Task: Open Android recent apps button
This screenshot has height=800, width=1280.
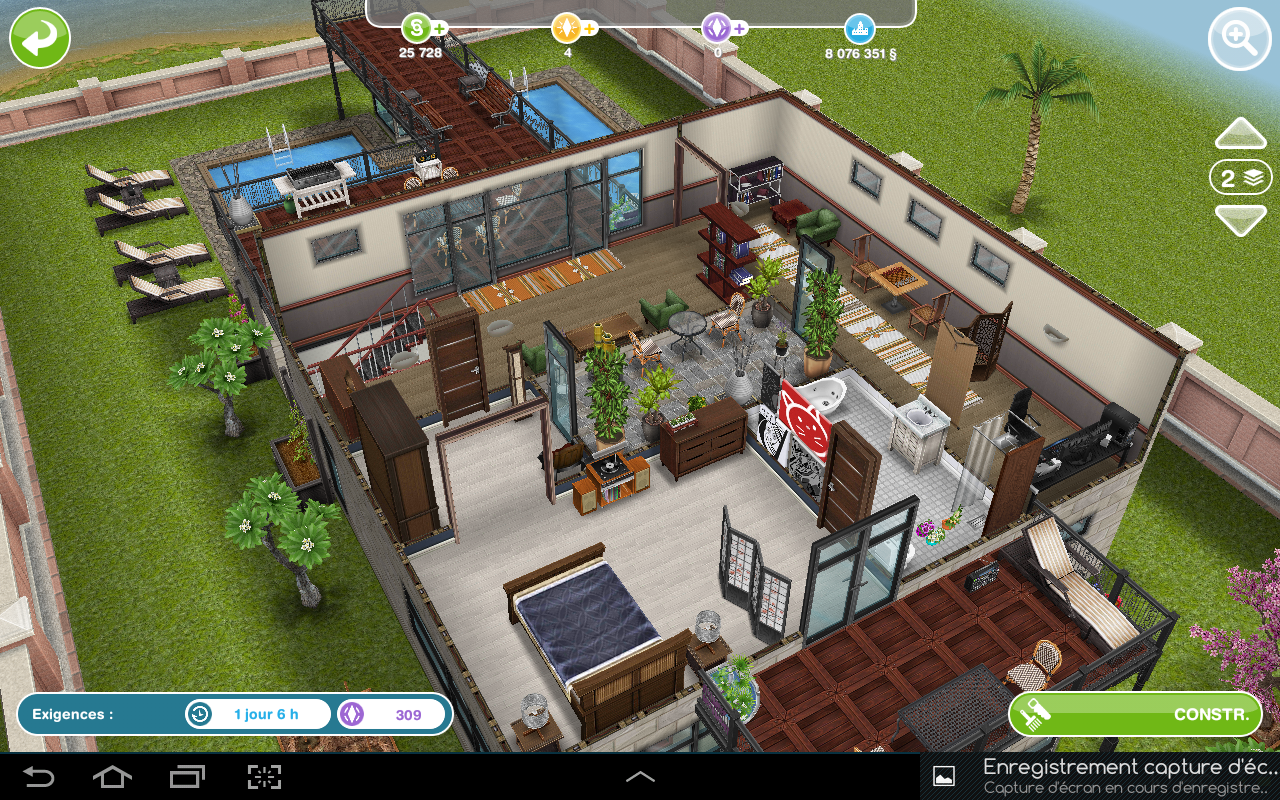Action: [x=187, y=777]
